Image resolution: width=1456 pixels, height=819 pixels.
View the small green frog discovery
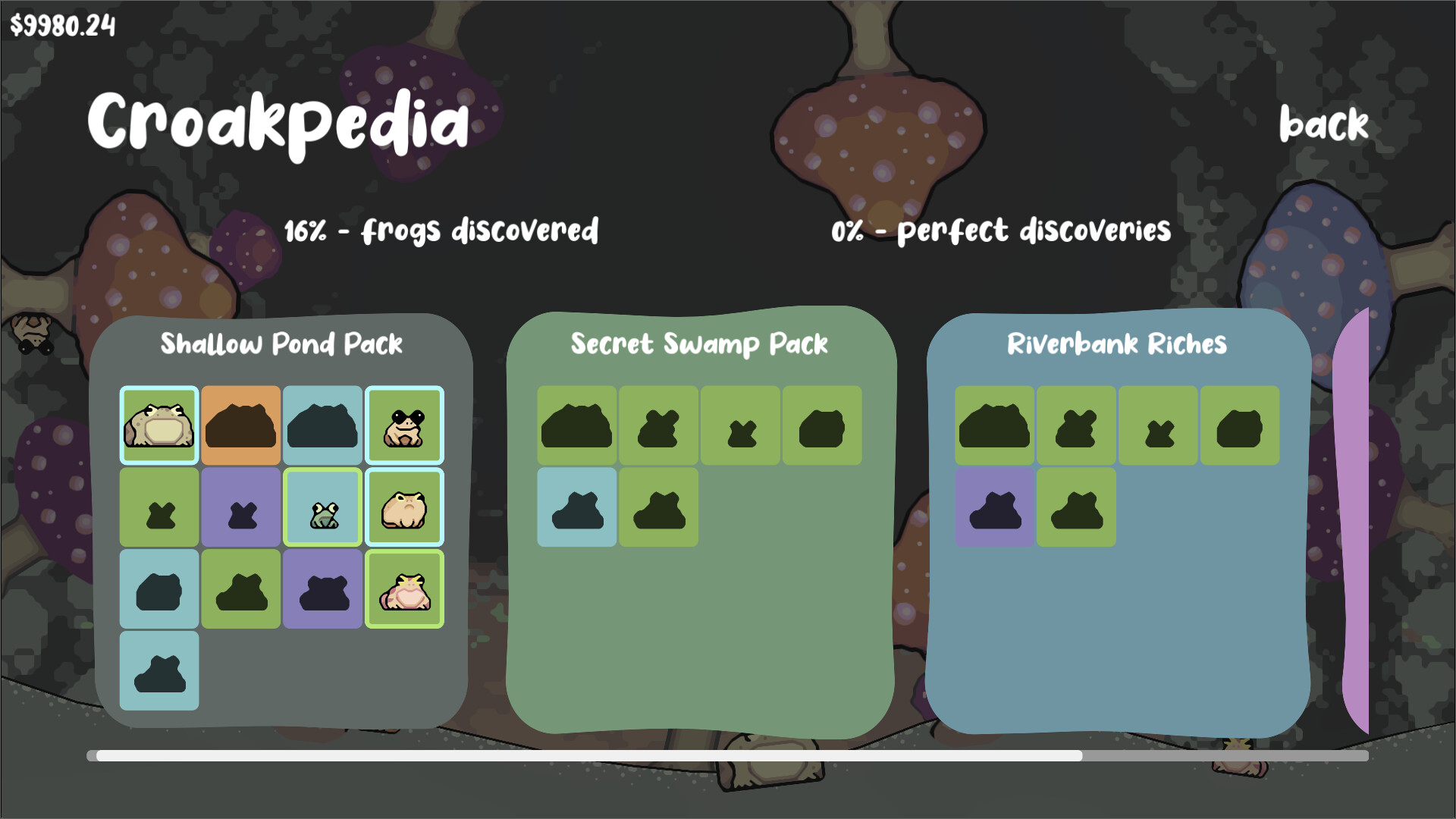pos(324,507)
